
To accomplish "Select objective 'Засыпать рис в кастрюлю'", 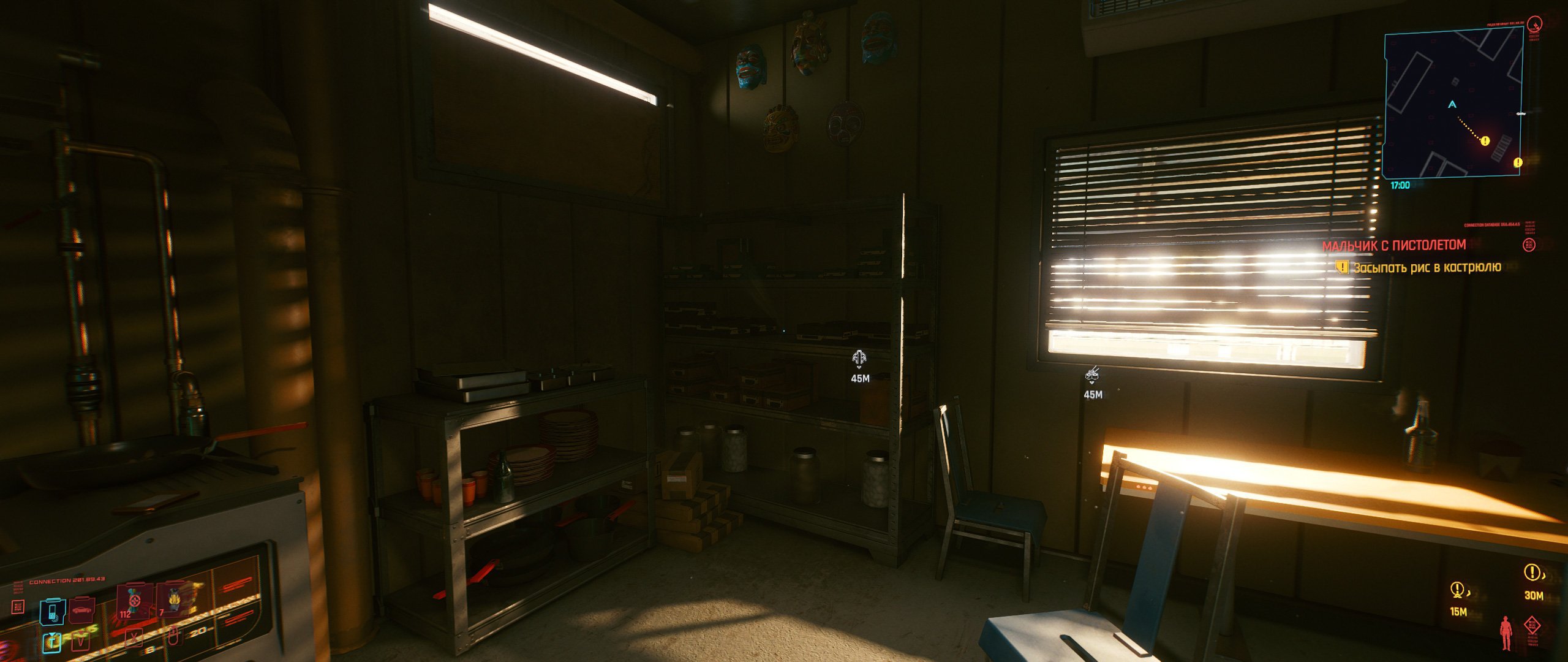I will point(1427,267).
